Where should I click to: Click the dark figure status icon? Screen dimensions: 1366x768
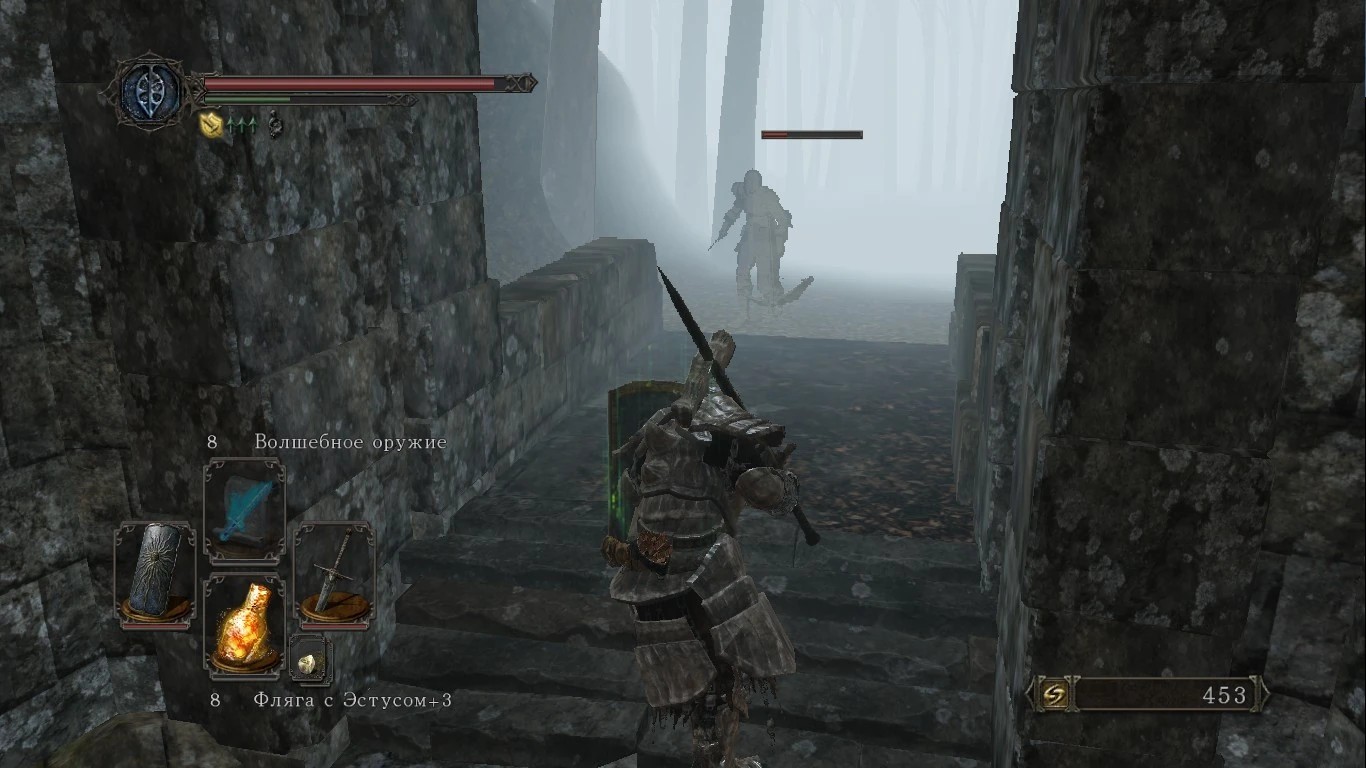[x=274, y=126]
